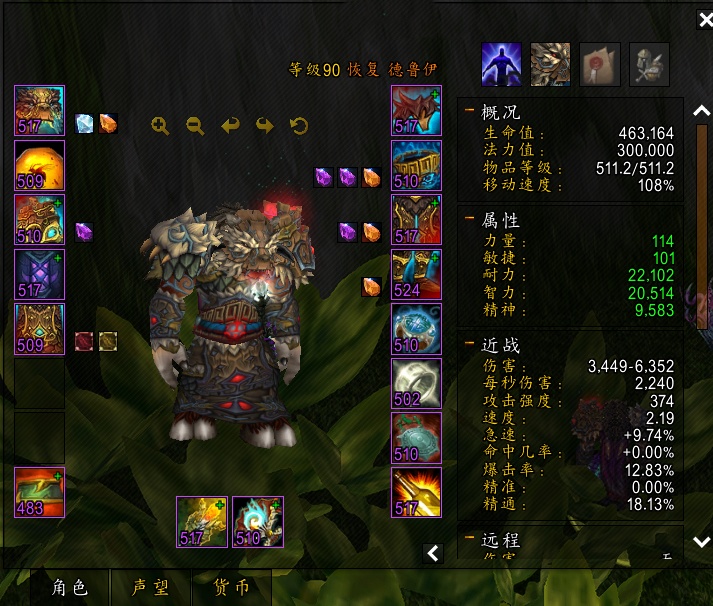713x606 pixels.
Task: Zoom out the character model view
Action: pyautogui.click(x=195, y=125)
